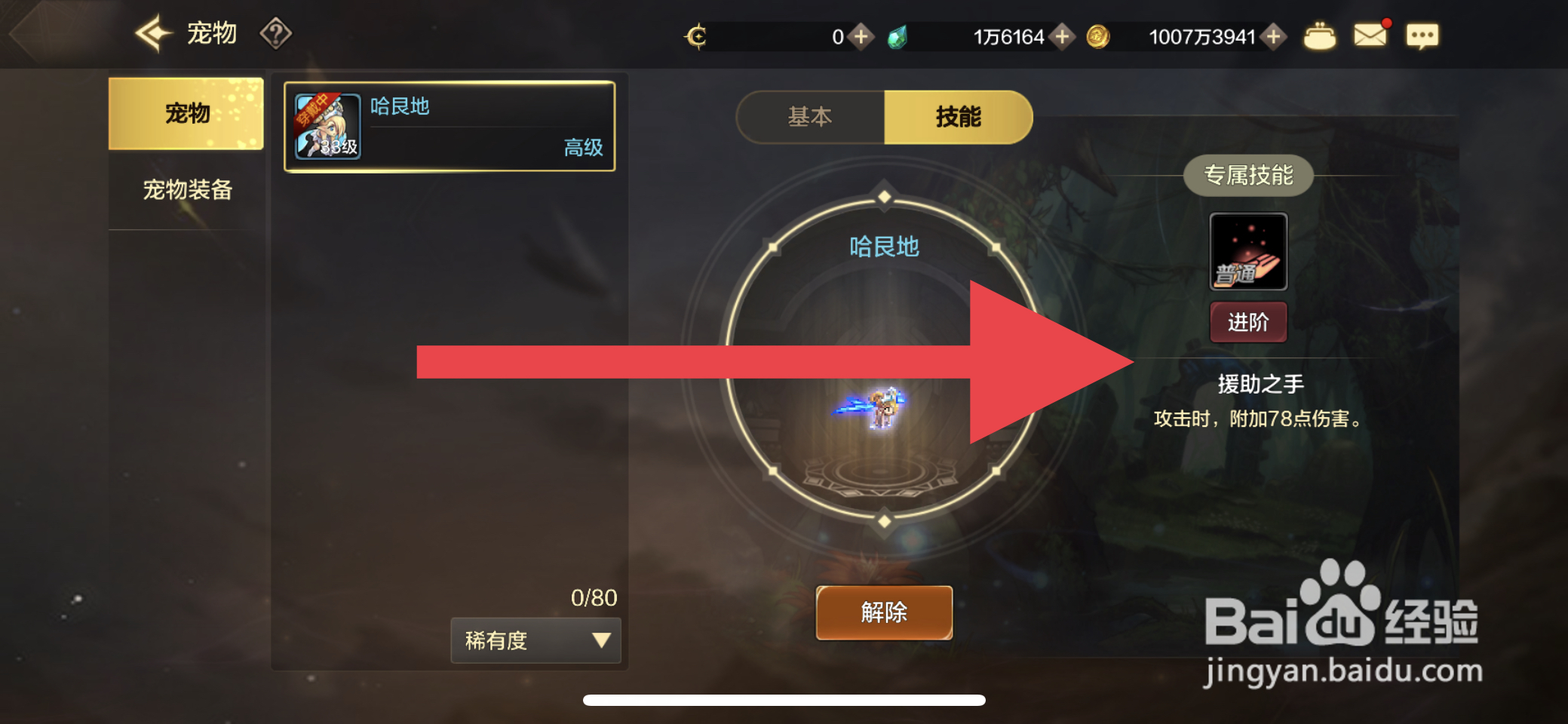Toggle to the 宠物 sidebar section
Screen dimensions: 1568x724
pyautogui.click(x=186, y=112)
